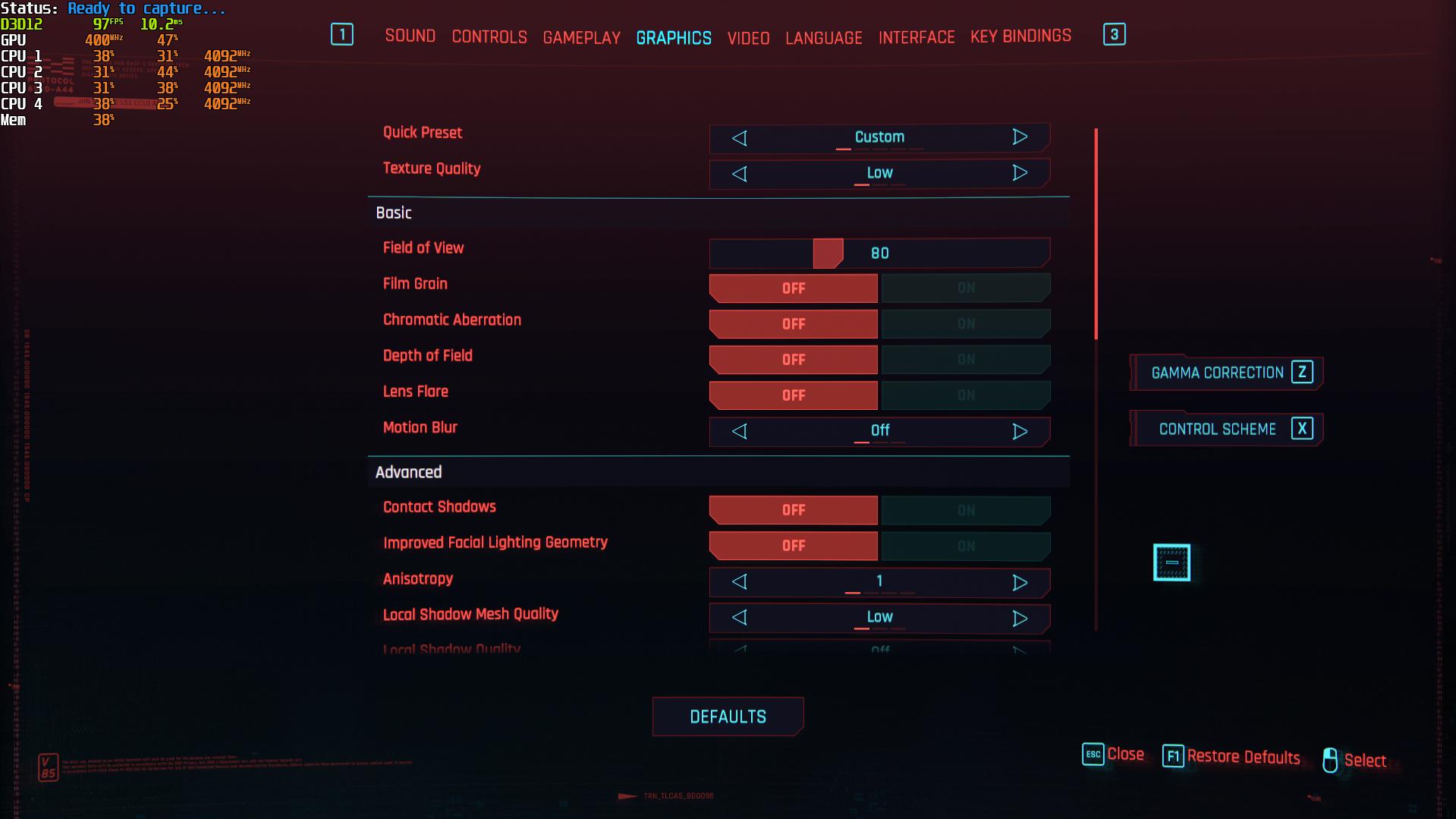Increase Anisotropy with the right arrow
The width and height of the screenshot is (1456, 819).
point(1020,583)
